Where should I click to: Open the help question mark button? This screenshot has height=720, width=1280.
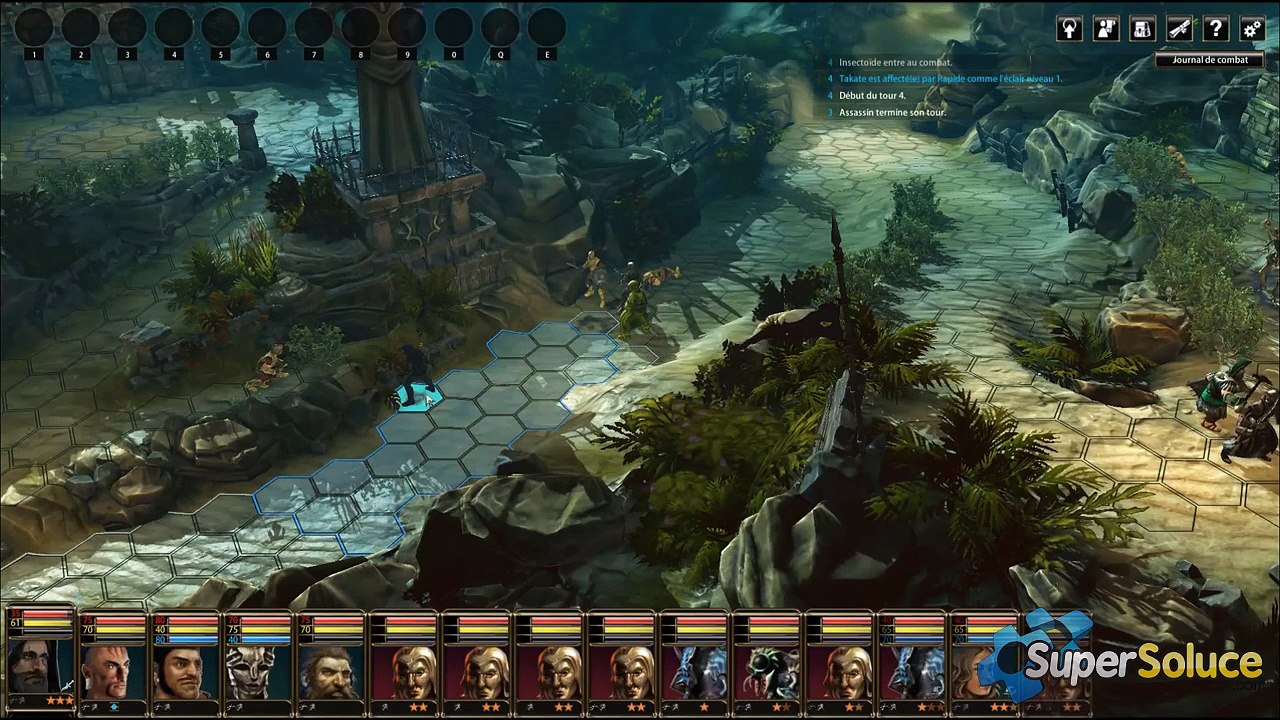click(1215, 29)
